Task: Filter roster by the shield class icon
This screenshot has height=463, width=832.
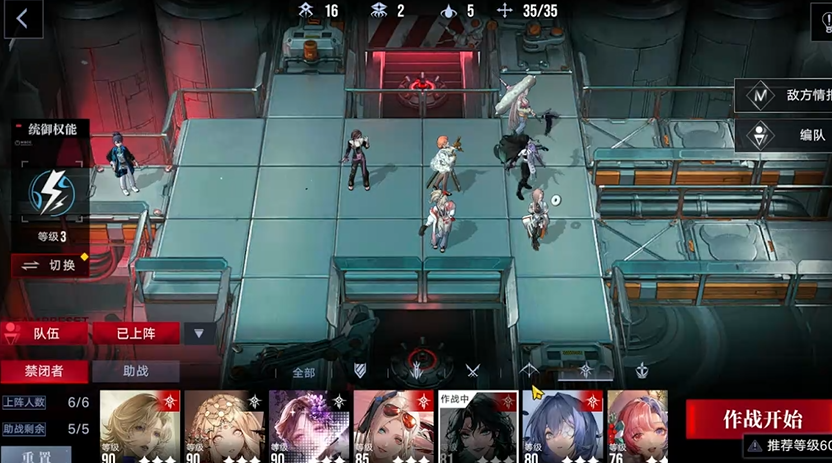Action: [360, 371]
